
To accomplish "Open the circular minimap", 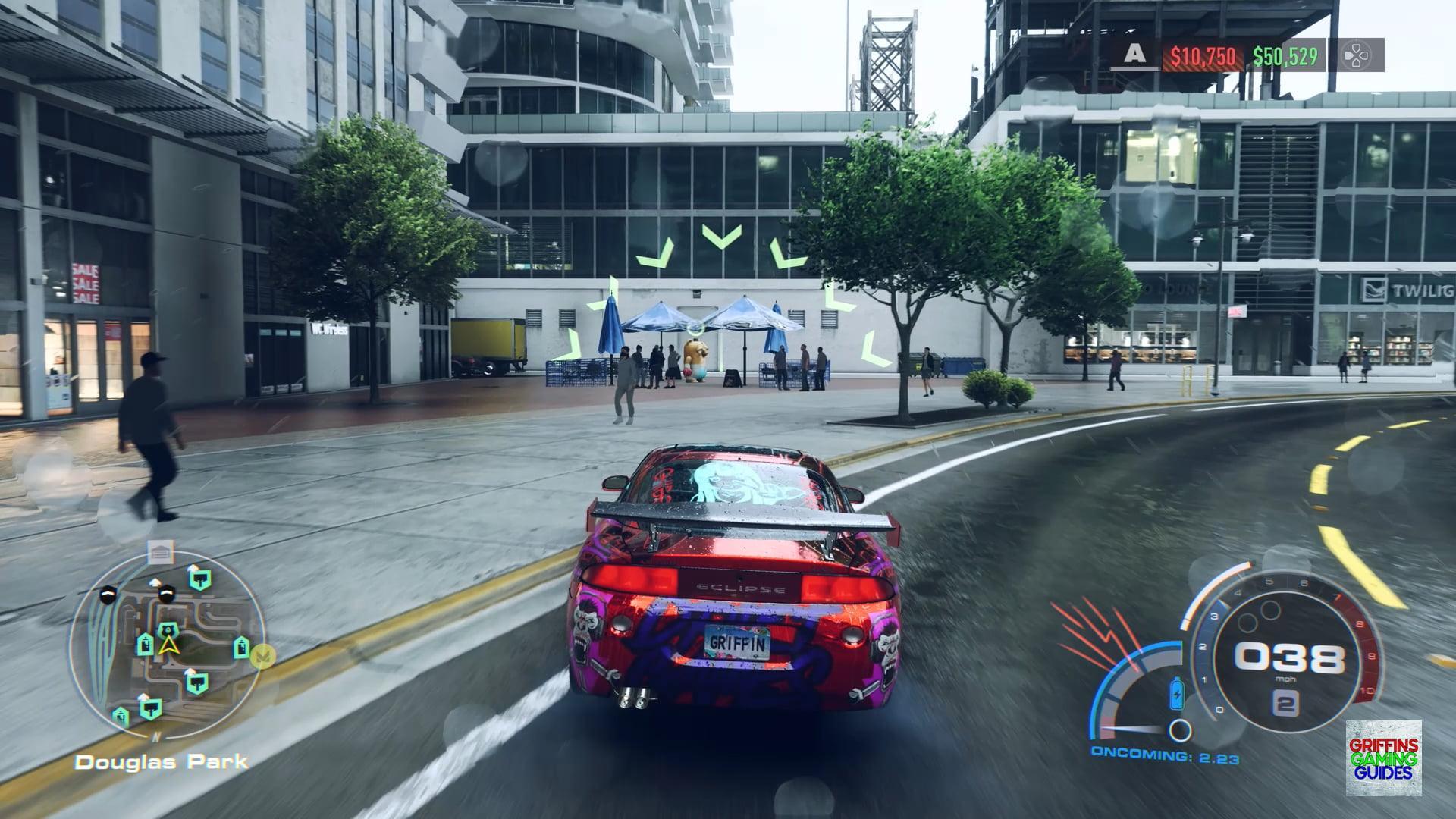I will point(167,642).
